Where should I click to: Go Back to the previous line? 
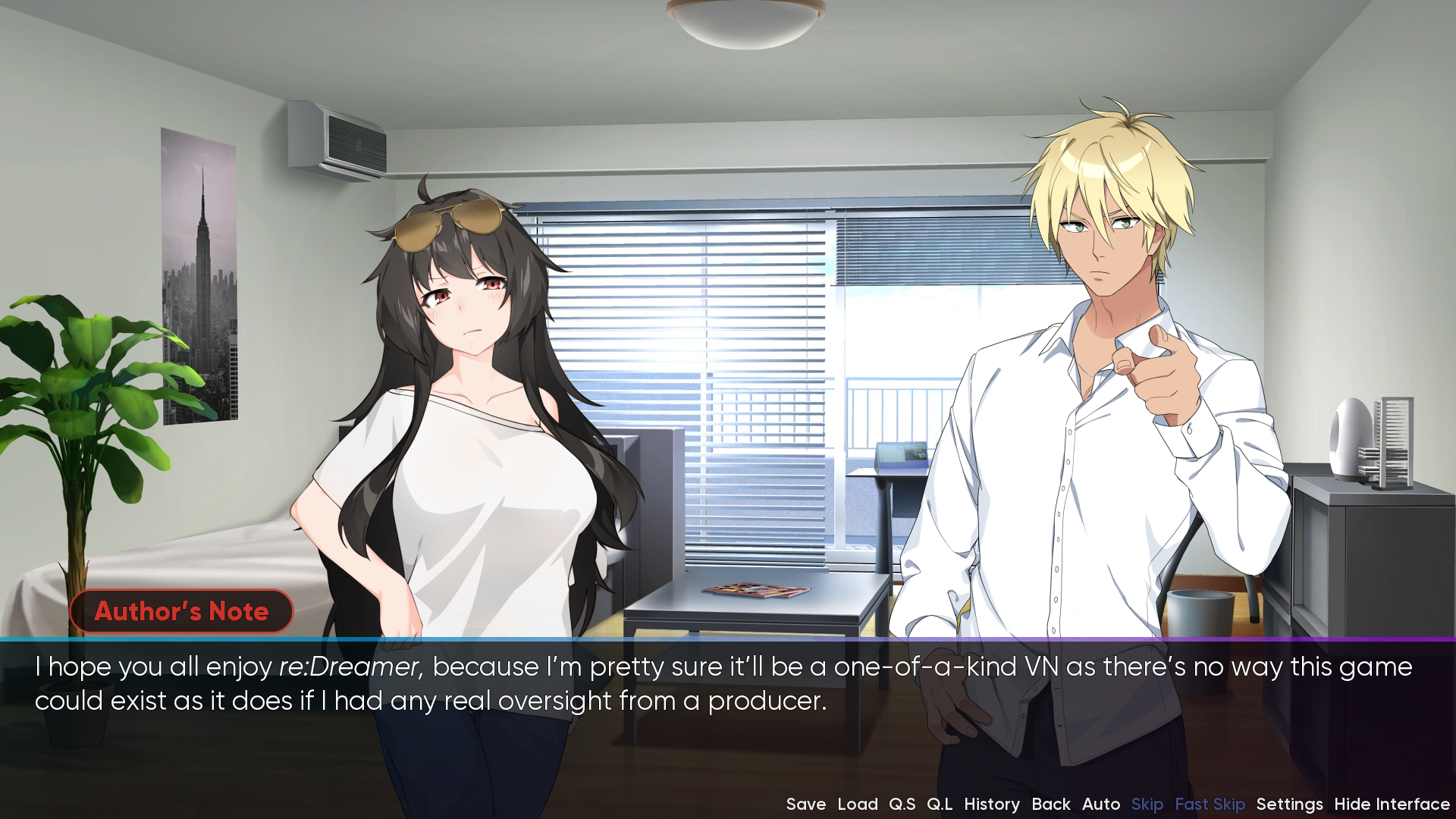tap(1052, 804)
